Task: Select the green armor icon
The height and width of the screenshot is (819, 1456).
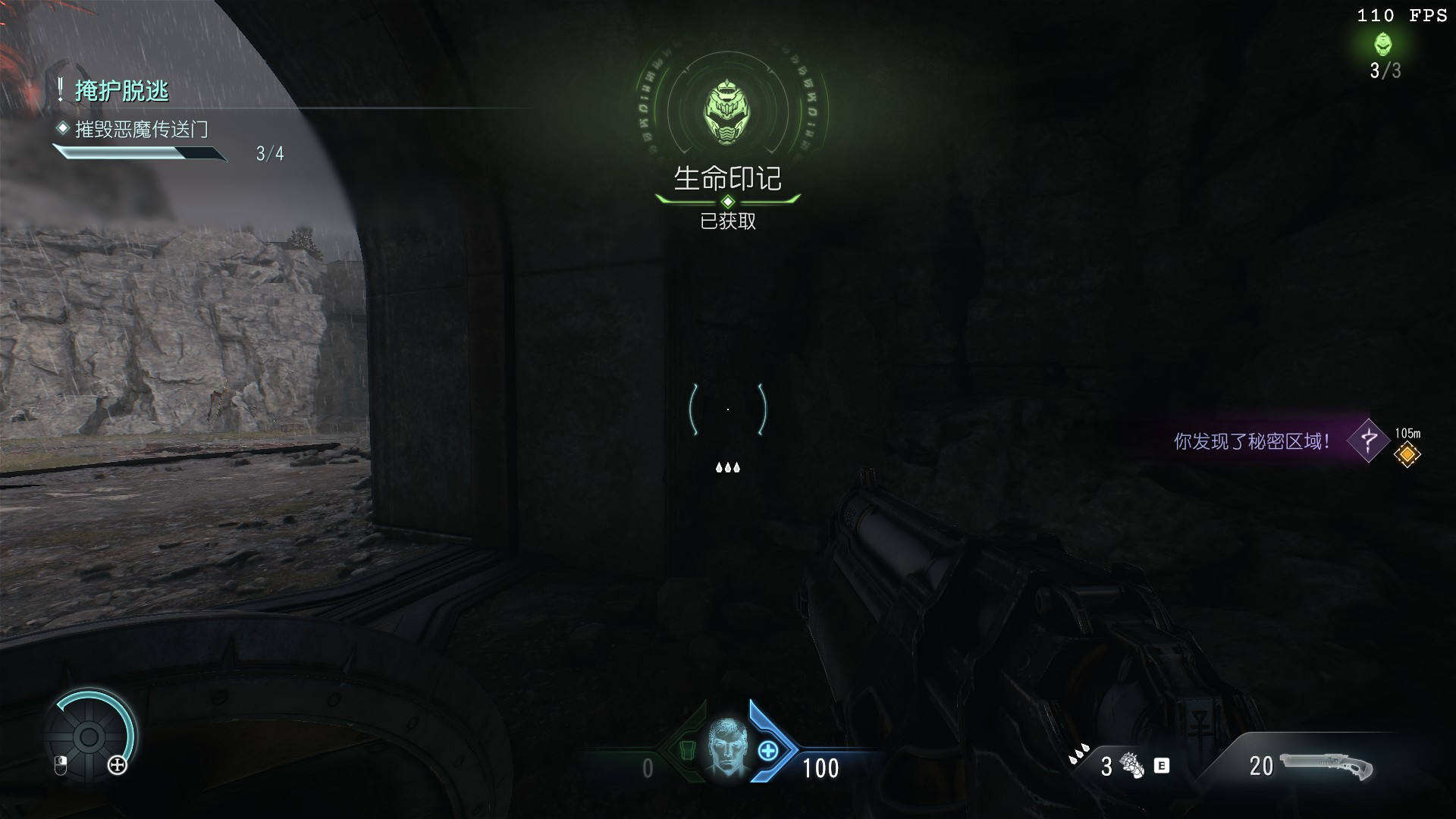Action: tap(687, 750)
